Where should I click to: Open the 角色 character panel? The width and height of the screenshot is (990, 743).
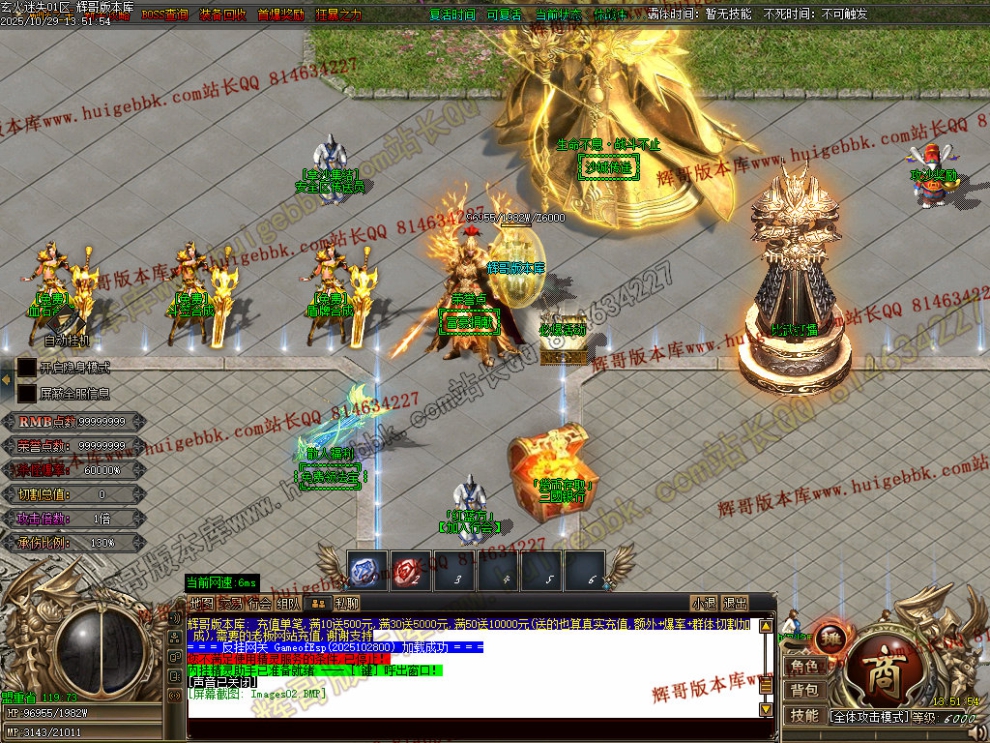pyautogui.click(x=804, y=667)
